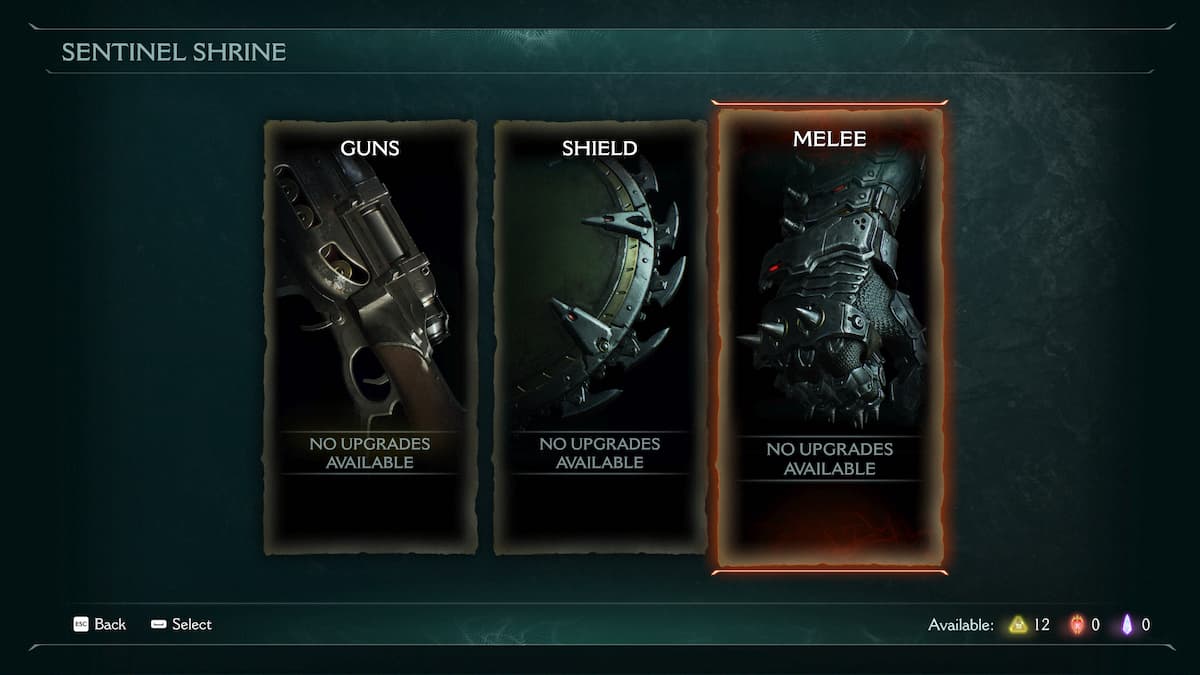Open the Melee upgrade card
Viewport: 1200px width, 675px height.
[x=829, y=337]
